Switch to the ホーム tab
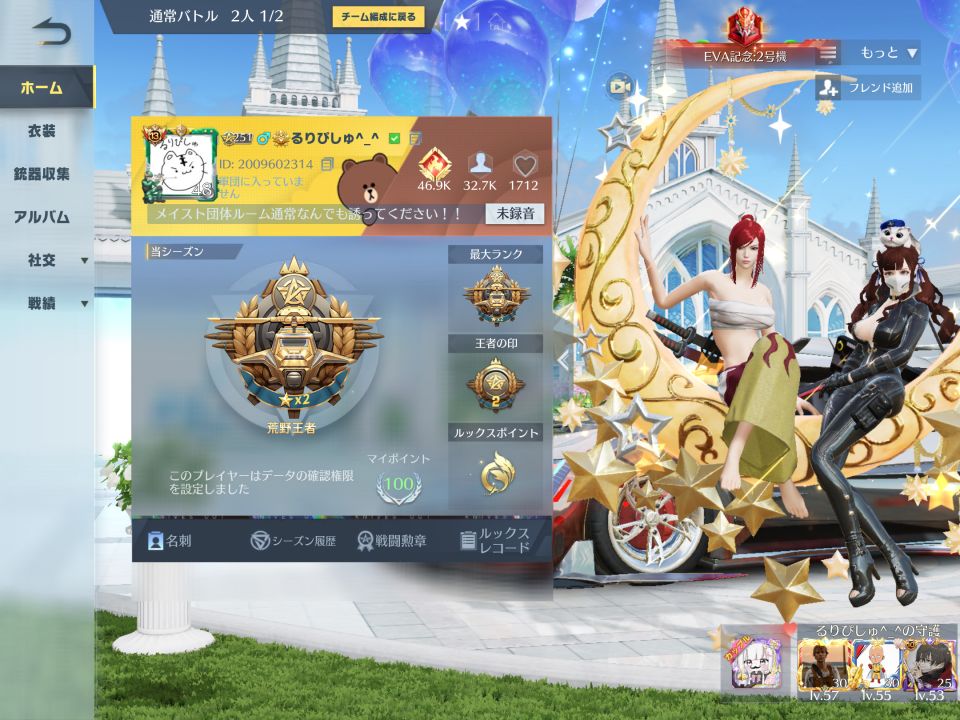 click(42, 87)
